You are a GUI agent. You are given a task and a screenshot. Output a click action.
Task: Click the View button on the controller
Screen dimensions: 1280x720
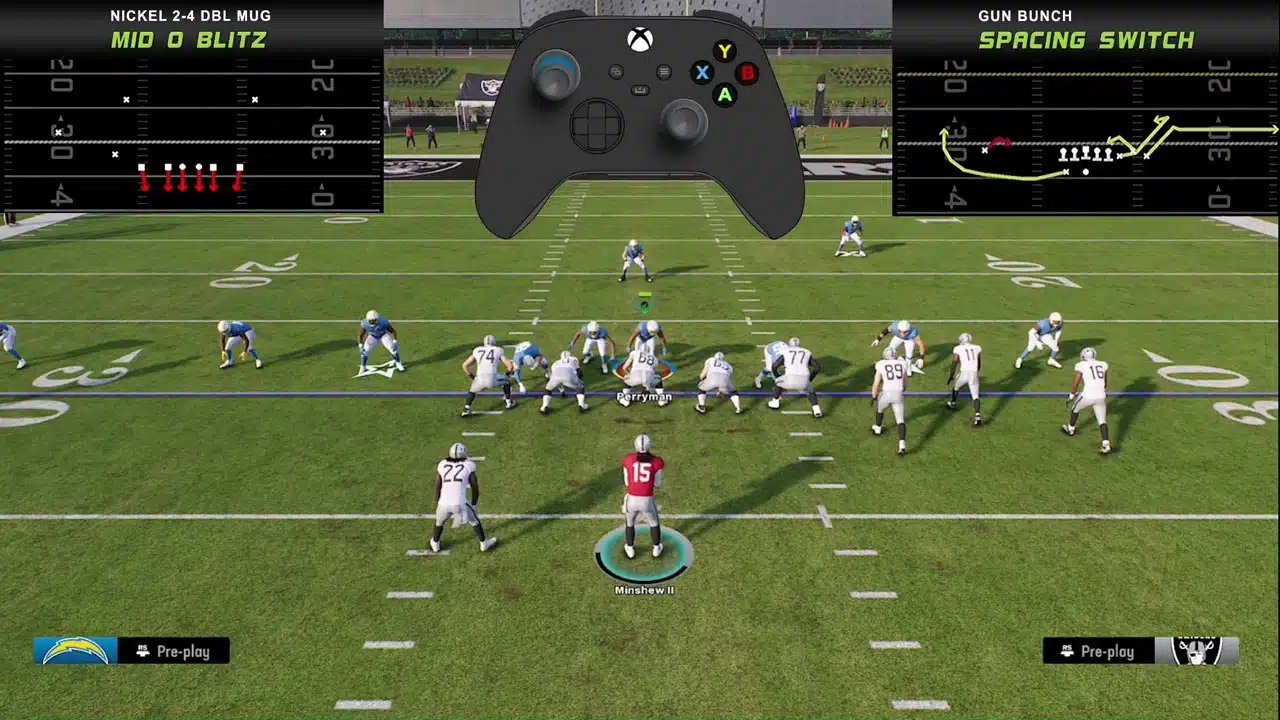point(616,73)
